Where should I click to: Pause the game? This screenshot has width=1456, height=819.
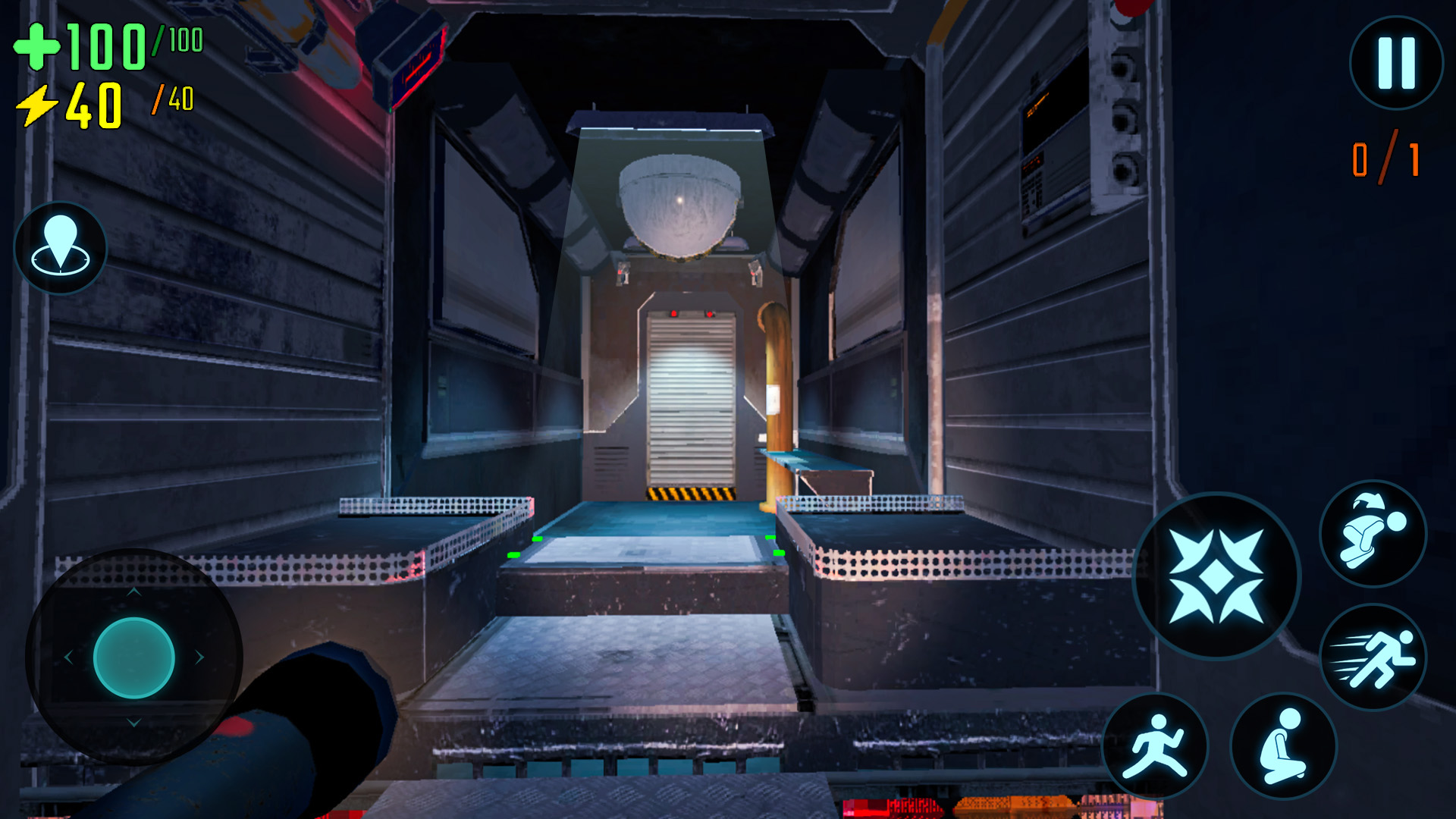point(1396,64)
